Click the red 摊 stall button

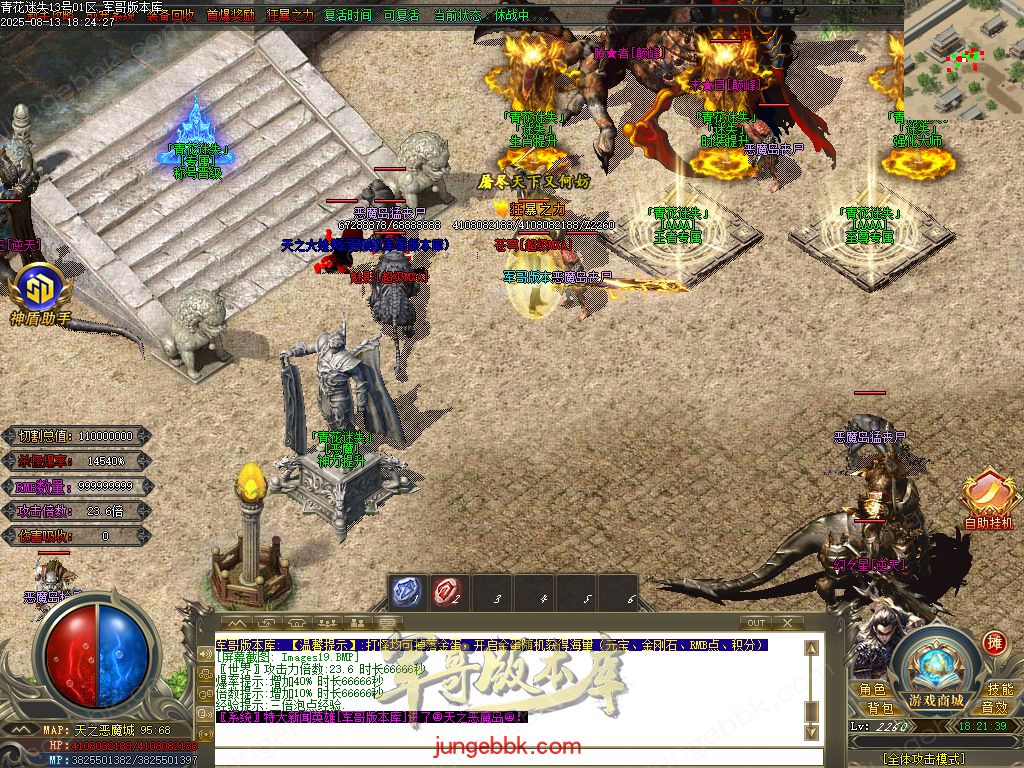[x=994, y=642]
